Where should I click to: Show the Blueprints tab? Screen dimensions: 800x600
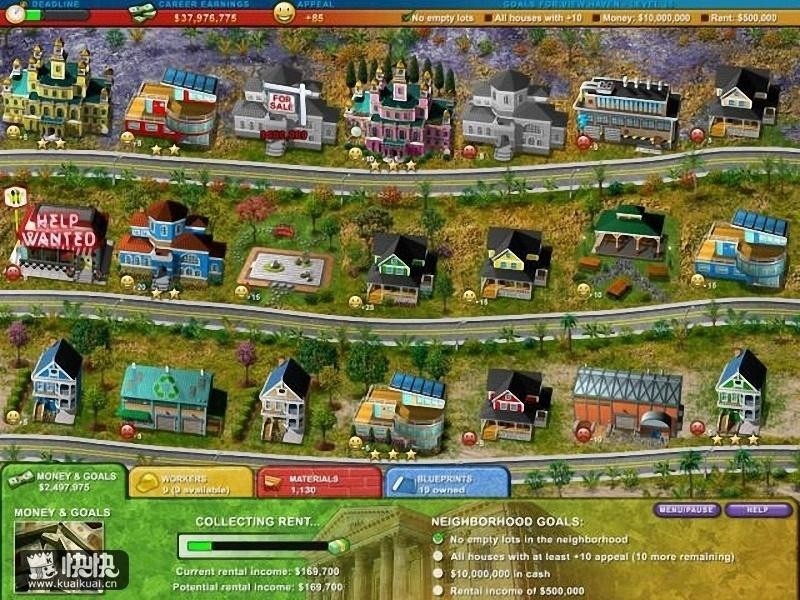pos(446,482)
